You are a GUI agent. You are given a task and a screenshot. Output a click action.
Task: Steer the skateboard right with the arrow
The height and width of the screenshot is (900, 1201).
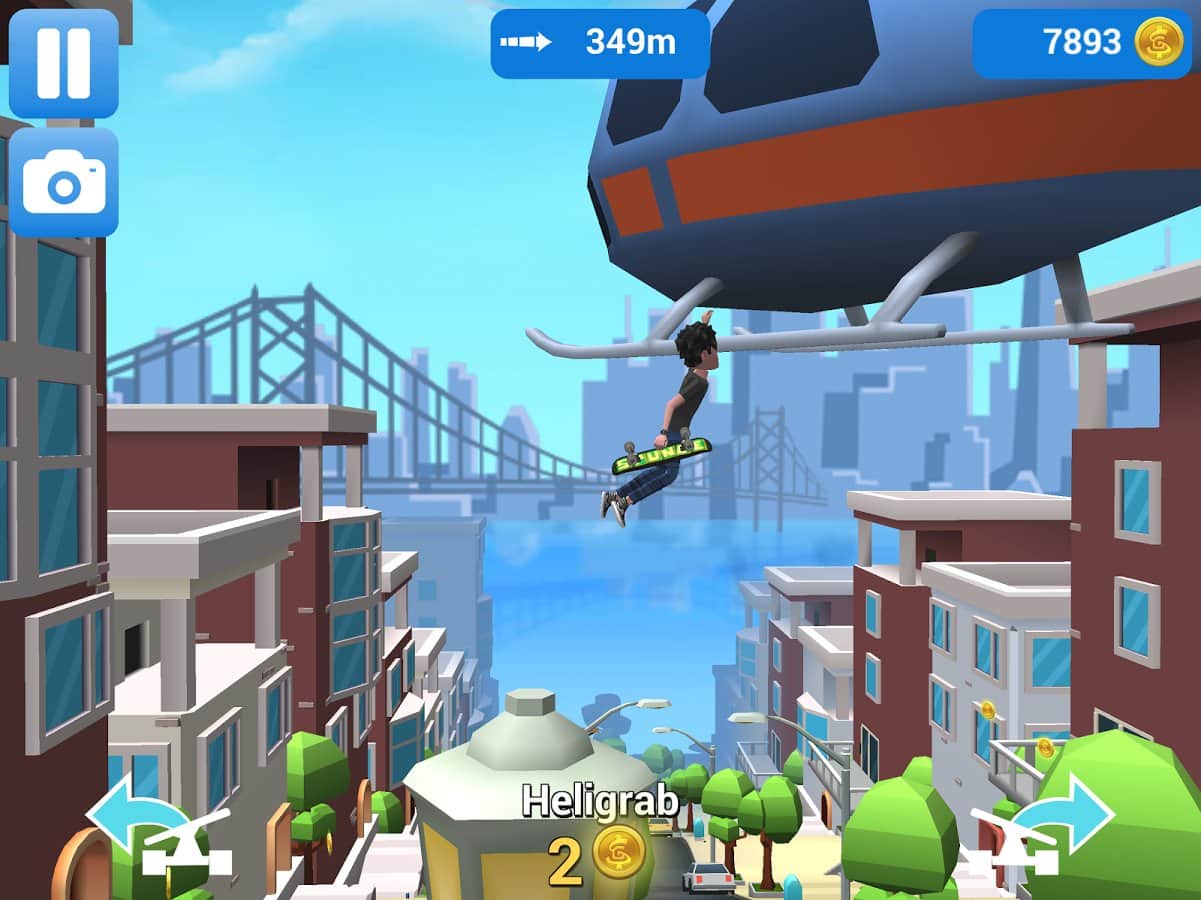coord(1043,829)
